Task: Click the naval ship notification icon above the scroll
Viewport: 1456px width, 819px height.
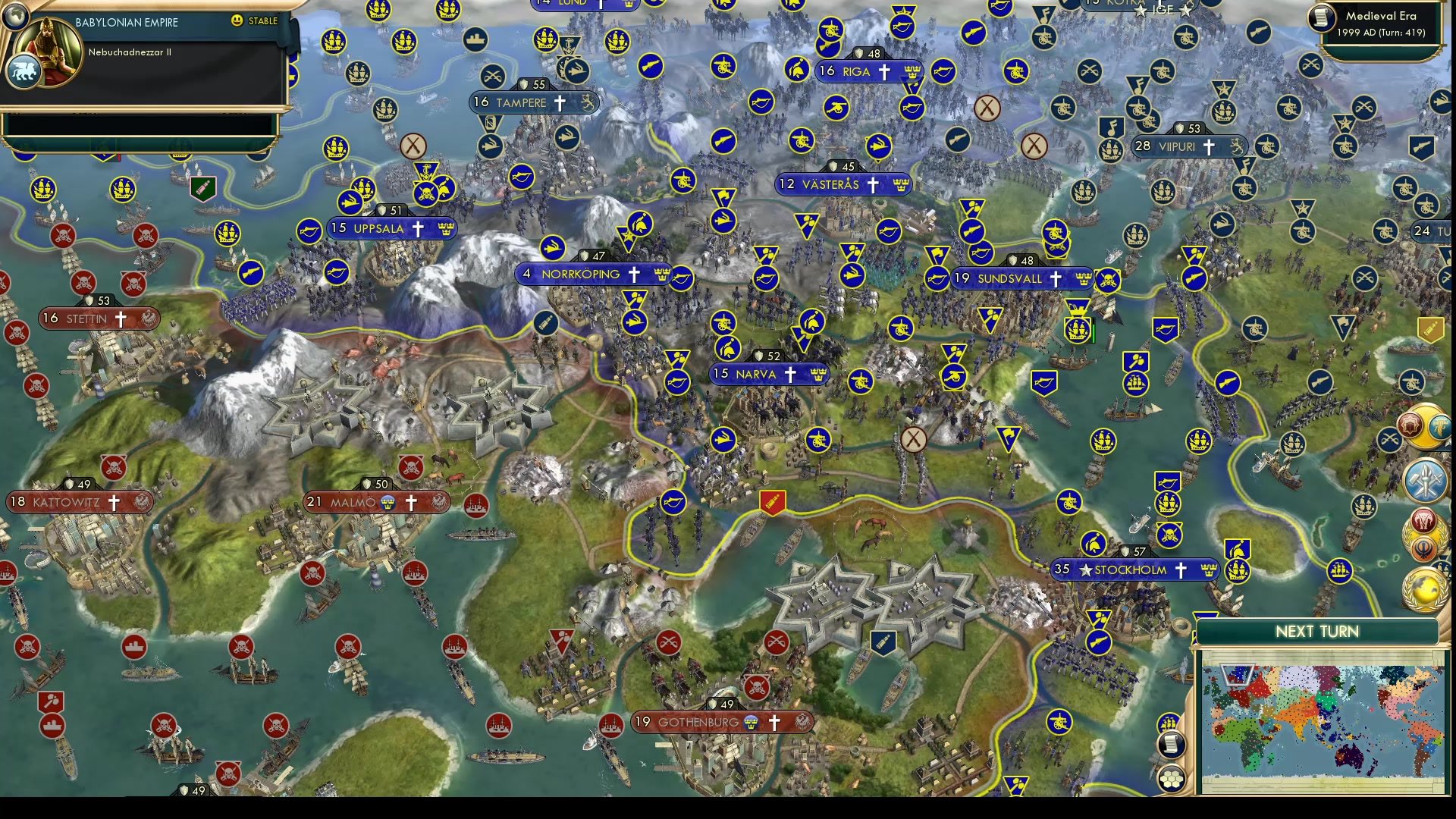Action: (1168, 723)
